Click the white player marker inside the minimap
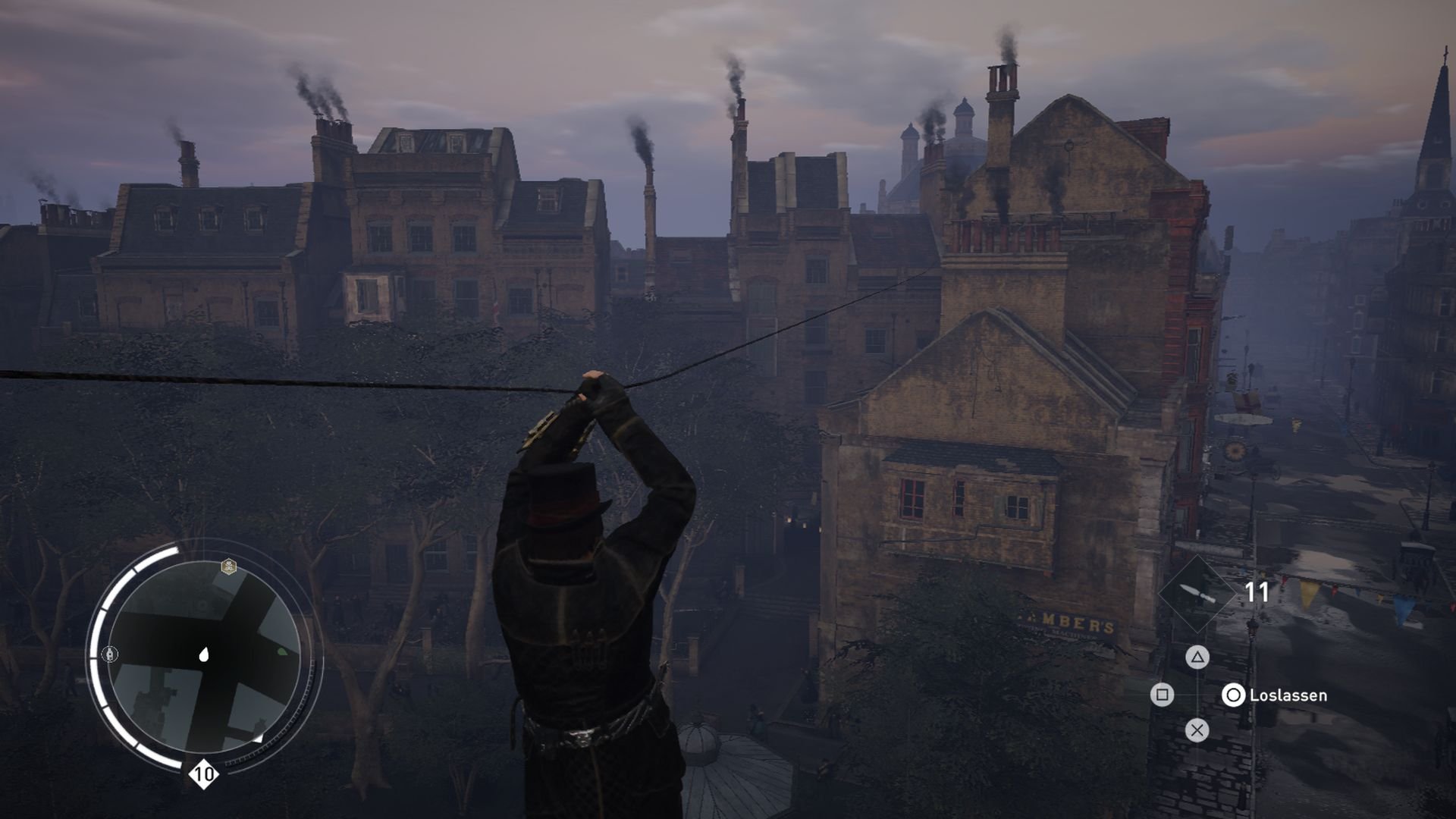Viewport: 1456px width, 819px height. (x=204, y=655)
